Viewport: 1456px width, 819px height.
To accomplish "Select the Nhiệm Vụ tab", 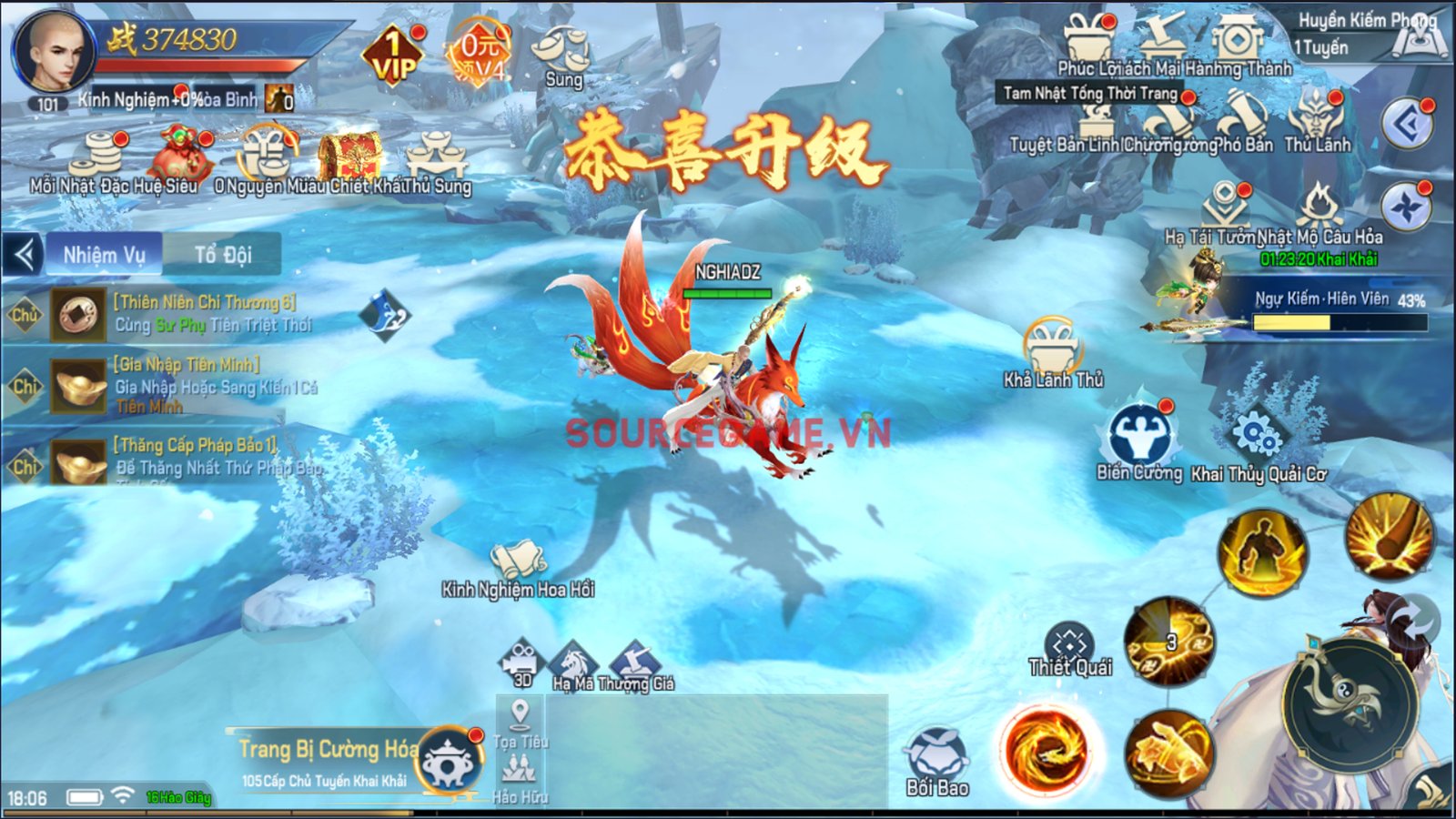I will click(104, 255).
